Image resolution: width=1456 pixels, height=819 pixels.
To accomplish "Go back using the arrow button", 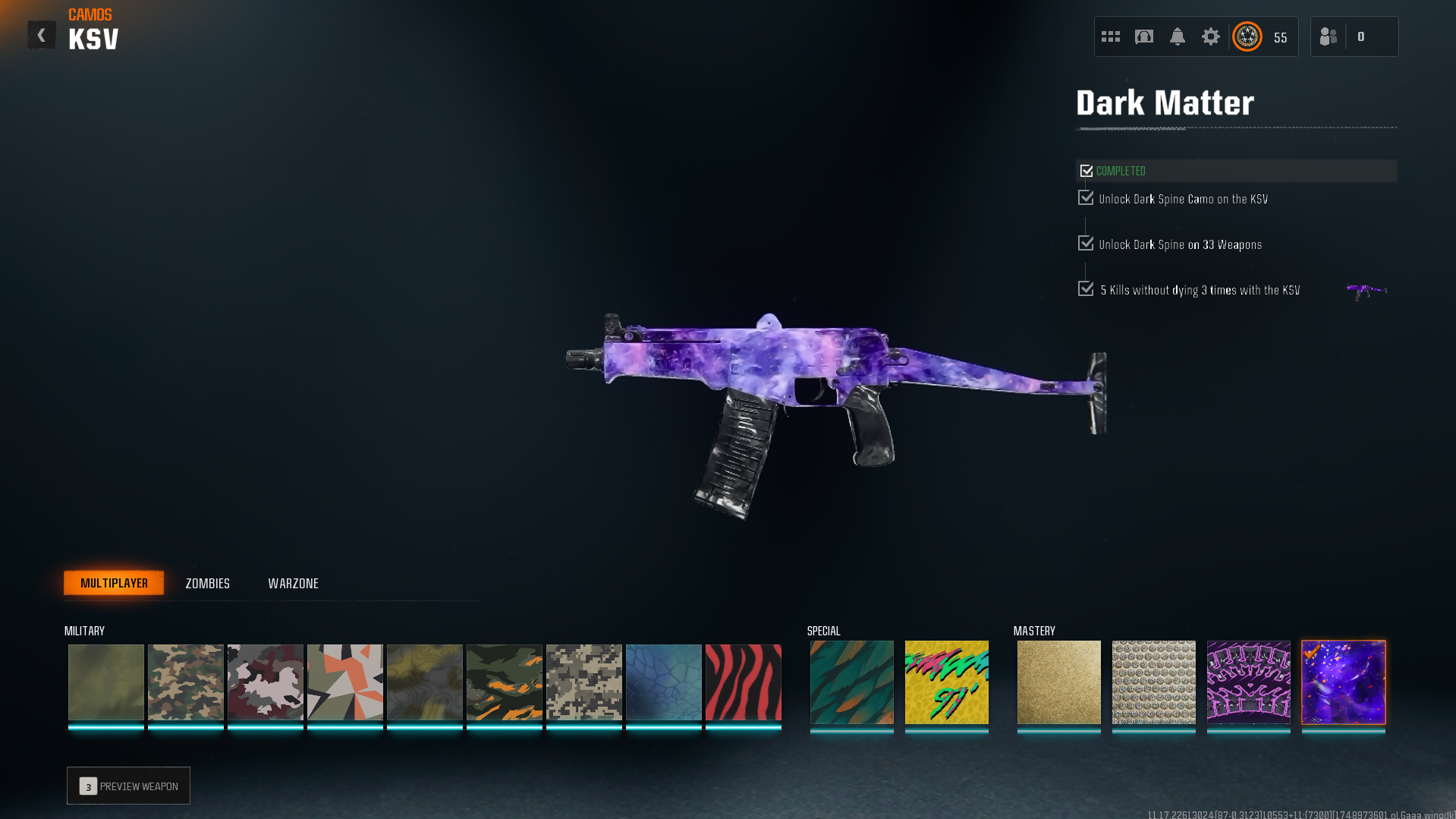I will 42,35.
